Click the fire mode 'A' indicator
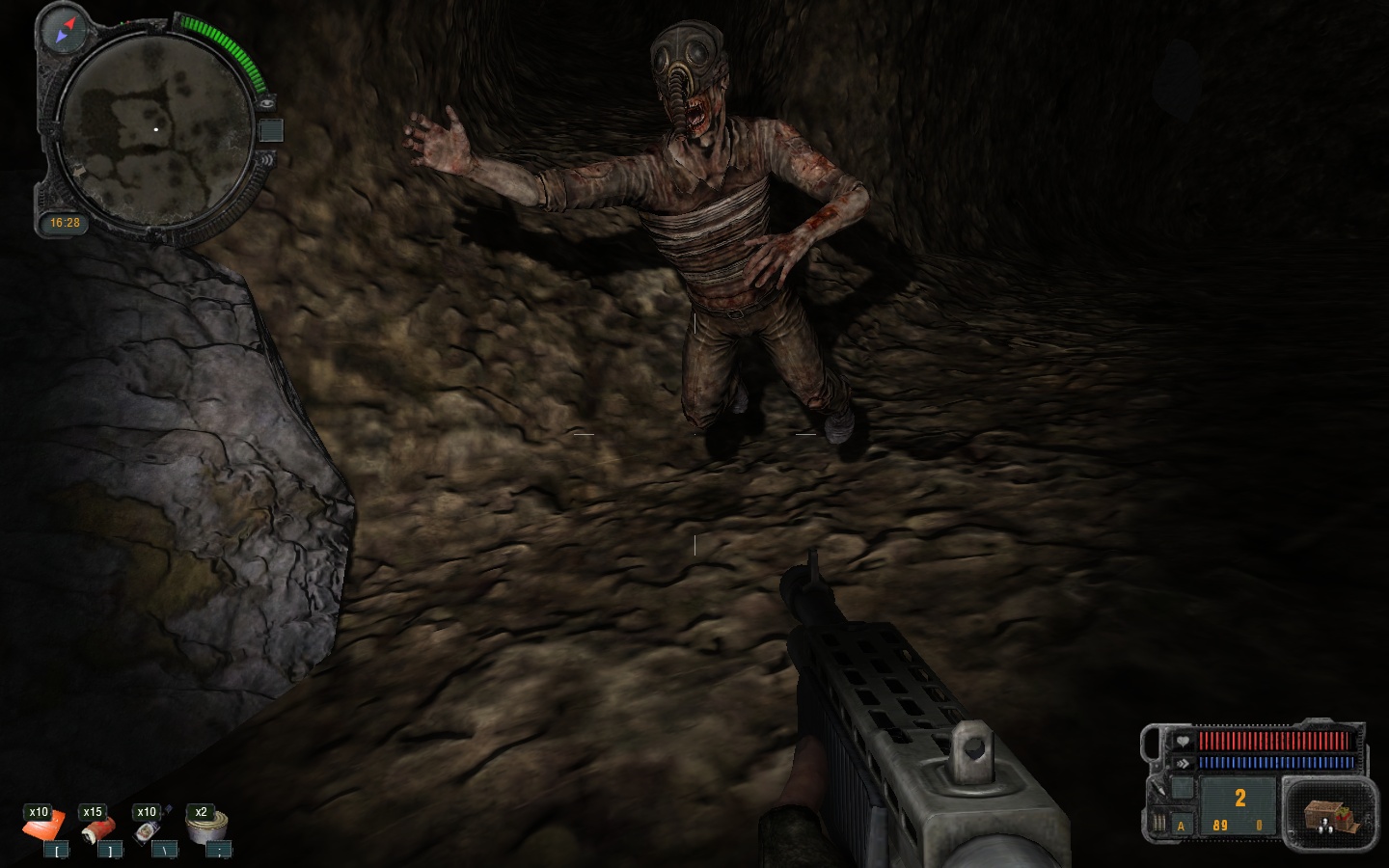Screen dimensions: 1389x868 click(1181, 826)
